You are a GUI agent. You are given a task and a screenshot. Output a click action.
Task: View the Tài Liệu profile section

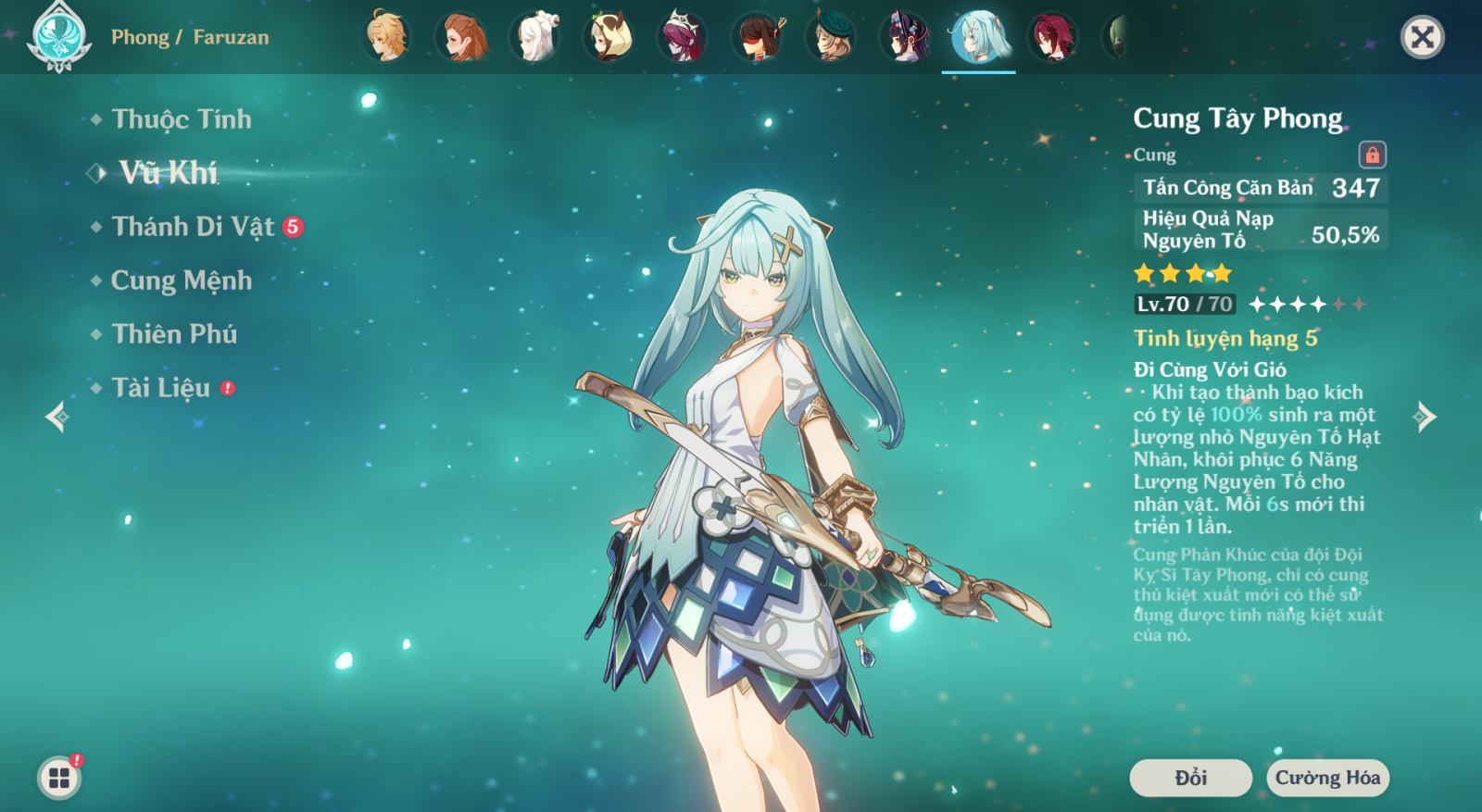point(161,388)
